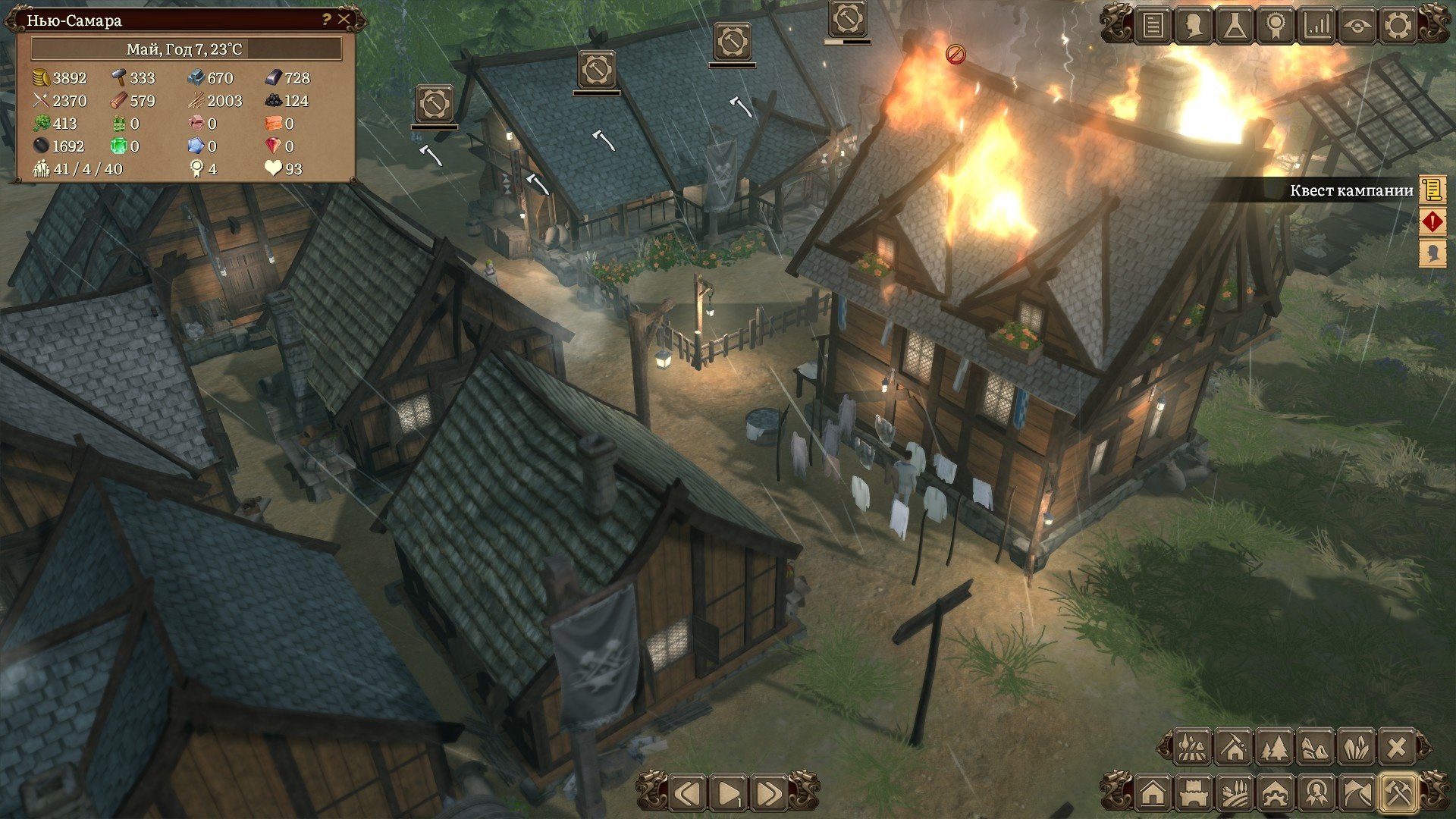1456x819 pixels.
Task: Select the crossed axe and pickaxe category
Action: click(1399, 794)
